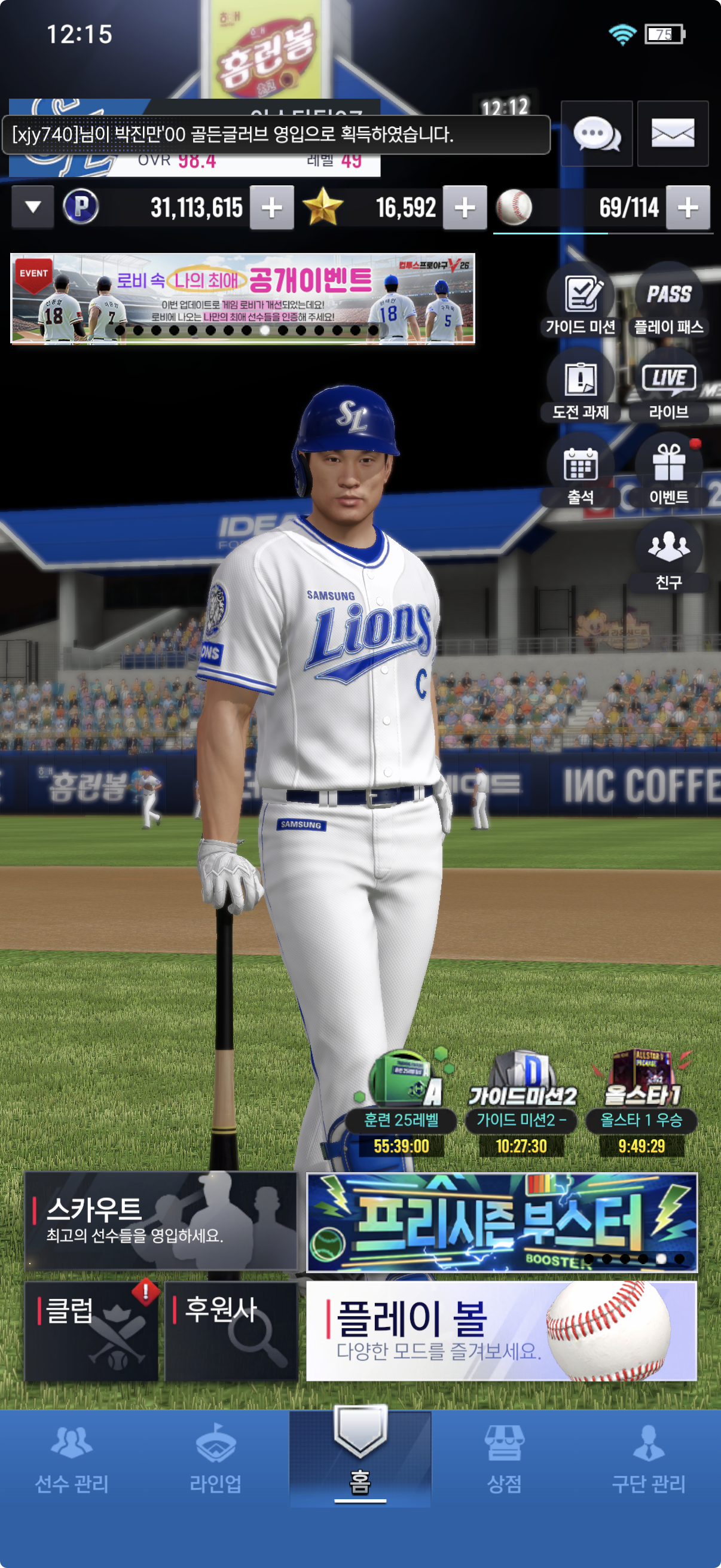Open the 출석 attendance calendar
The width and height of the screenshot is (721, 1568).
[x=581, y=472]
